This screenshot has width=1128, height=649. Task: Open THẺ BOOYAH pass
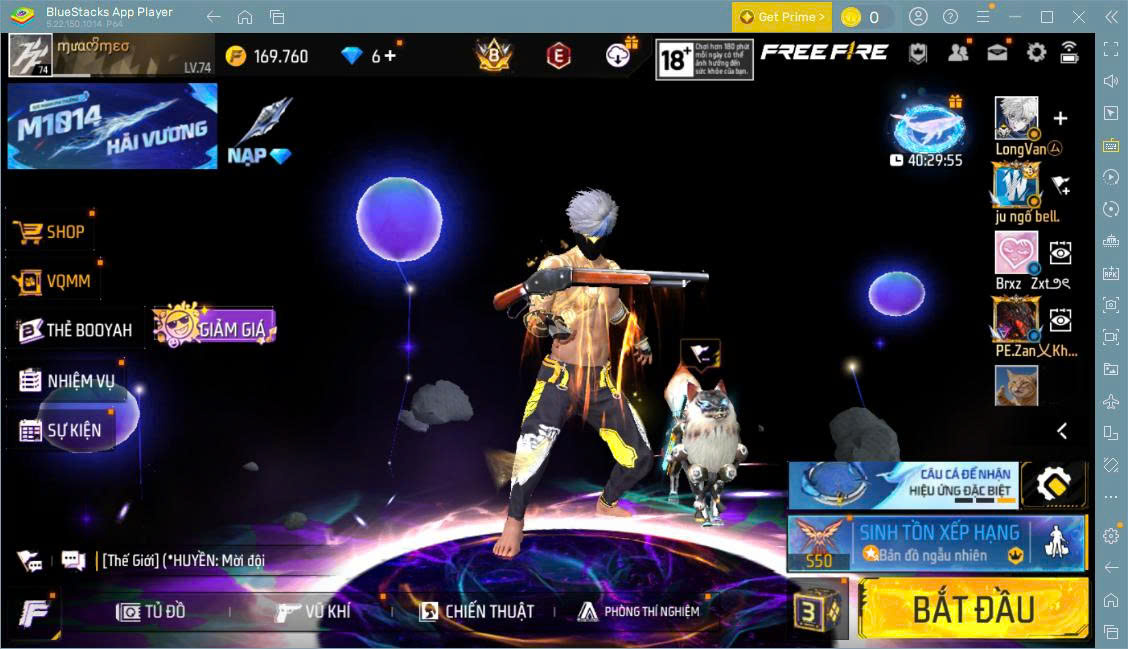pos(75,330)
